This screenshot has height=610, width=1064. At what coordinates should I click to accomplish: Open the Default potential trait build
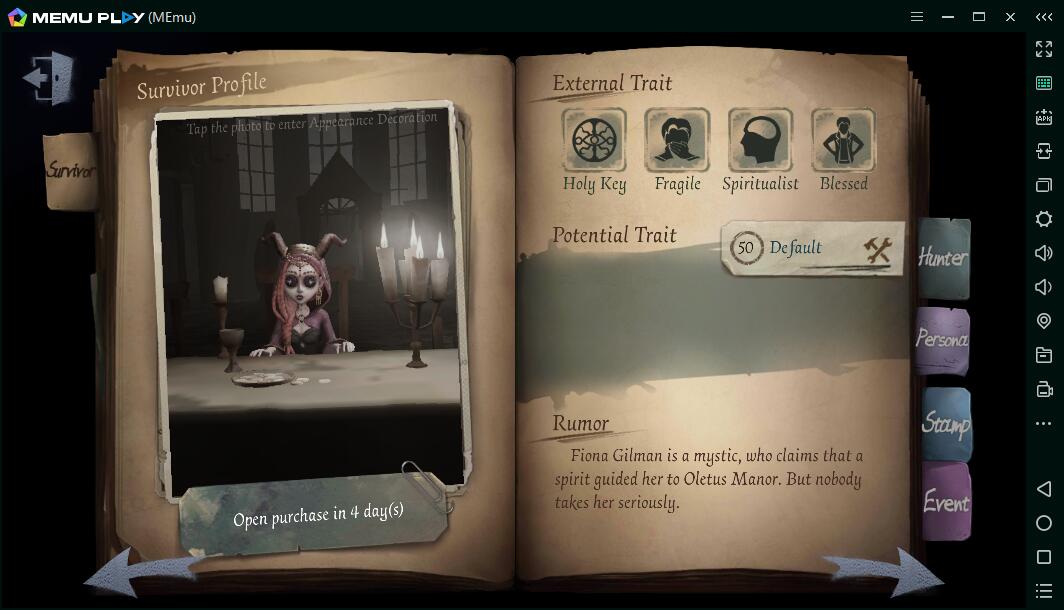pos(812,248)
